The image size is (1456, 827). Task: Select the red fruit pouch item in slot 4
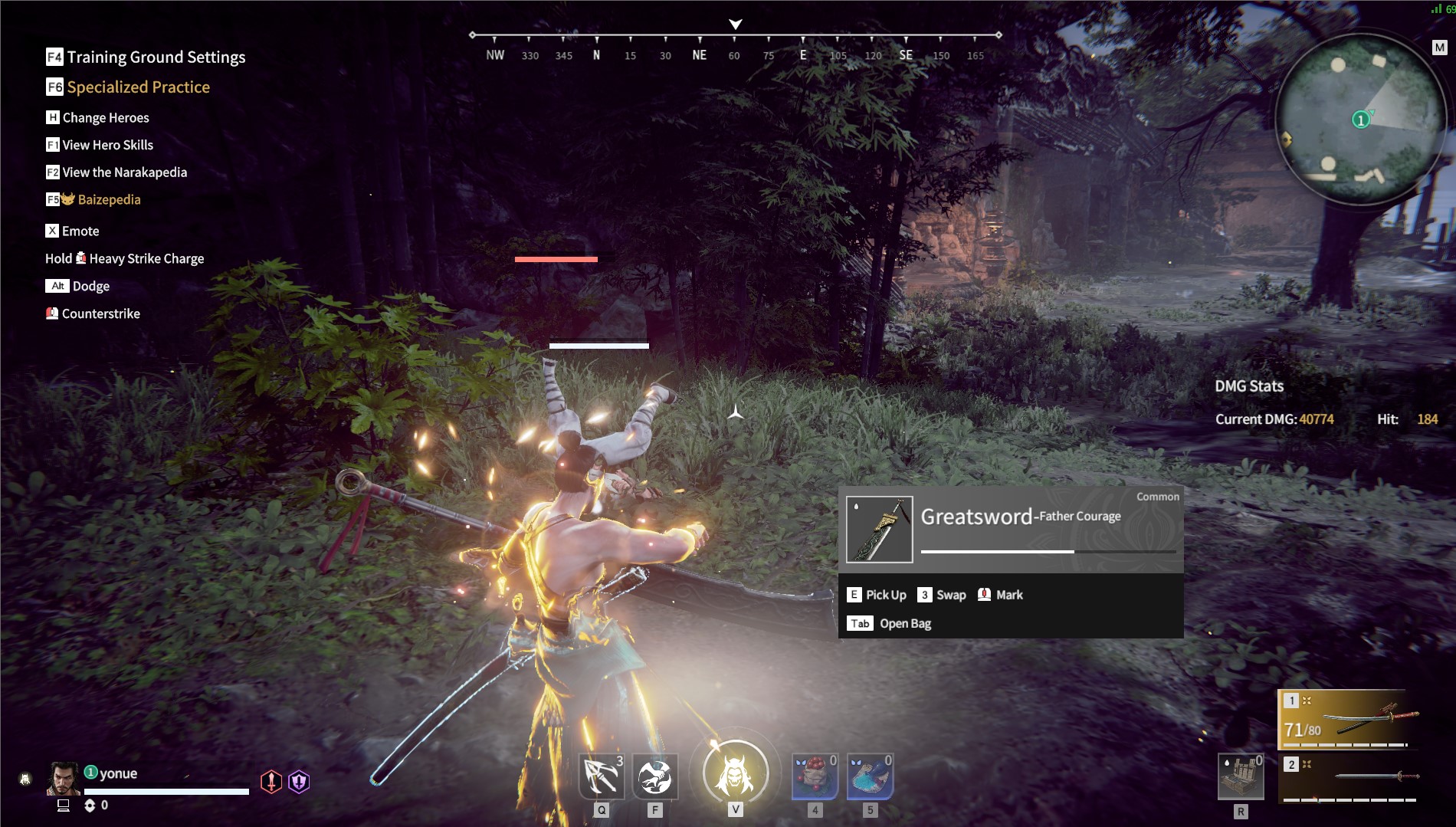point(815,776)
